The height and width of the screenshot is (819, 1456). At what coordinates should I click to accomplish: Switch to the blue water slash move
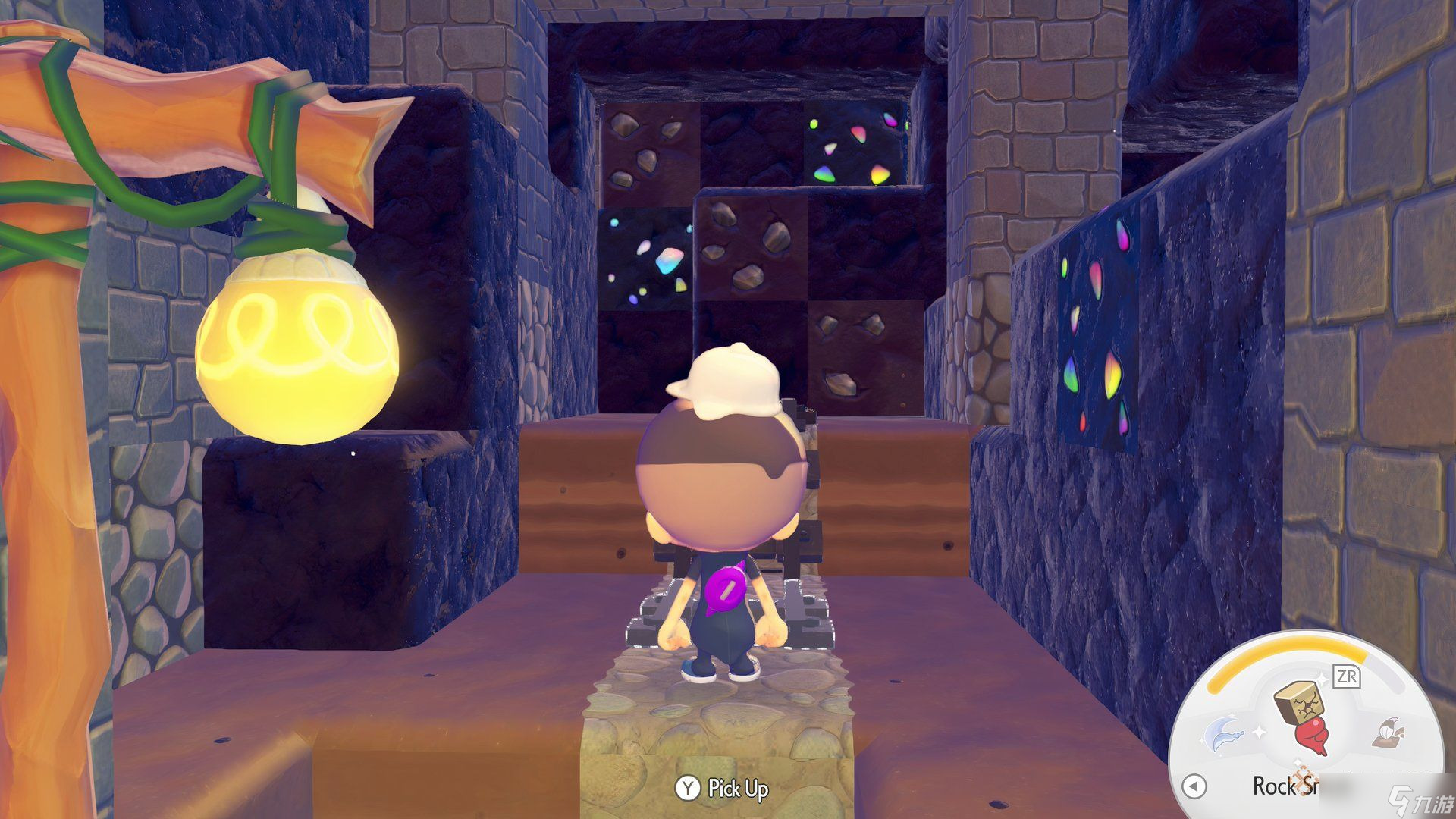pyautogui.click(x=1225, y=731)
